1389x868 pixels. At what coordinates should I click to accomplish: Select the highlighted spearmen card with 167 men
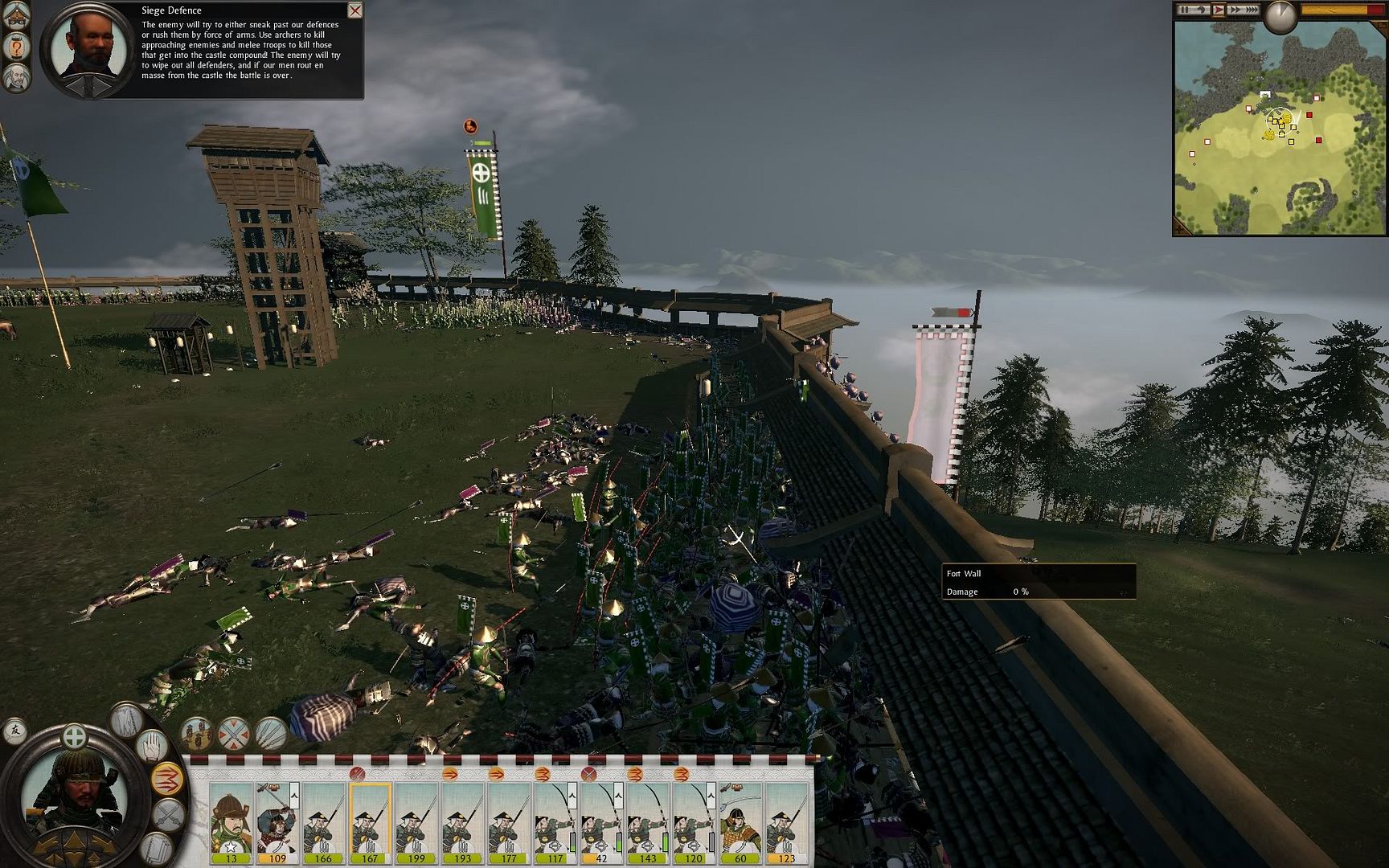[x=370, y=821]
